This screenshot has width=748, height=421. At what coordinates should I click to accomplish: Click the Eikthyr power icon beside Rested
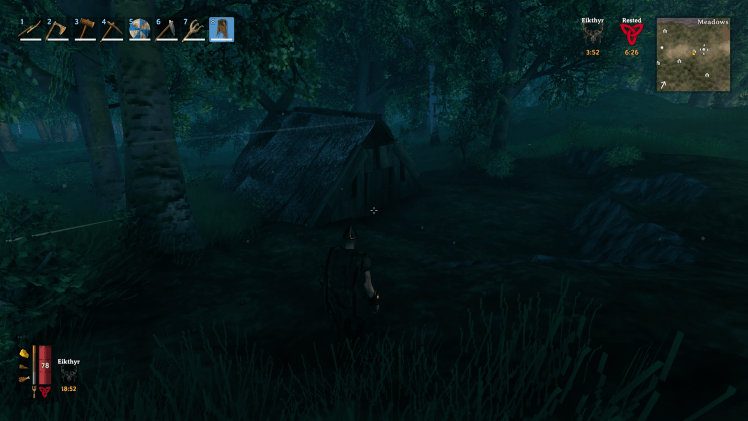click(x=593, y=35)
